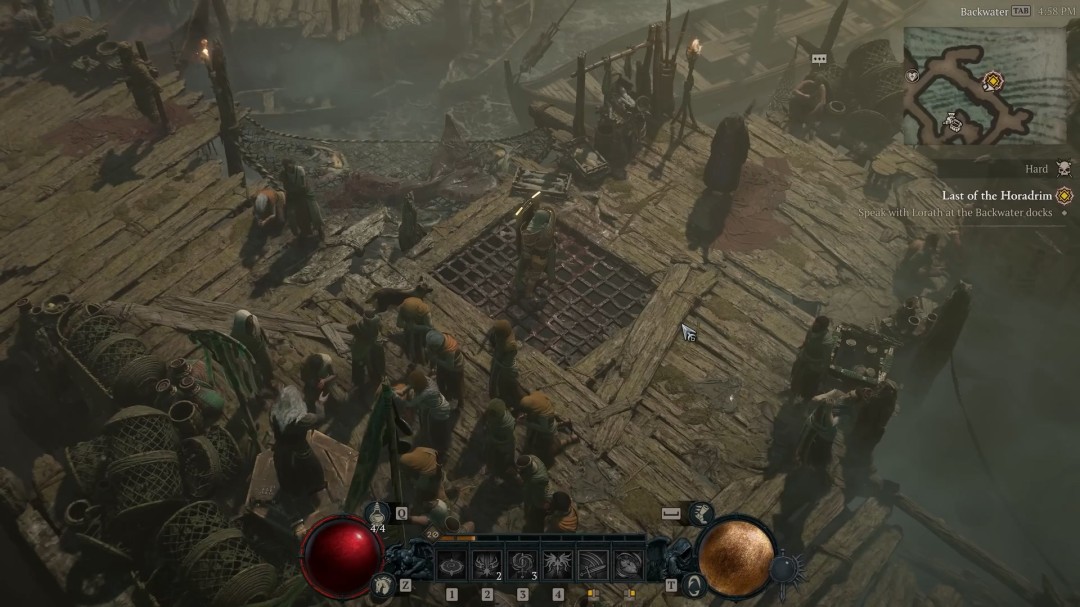Select the sword slash skill icon

pos(593,566)
